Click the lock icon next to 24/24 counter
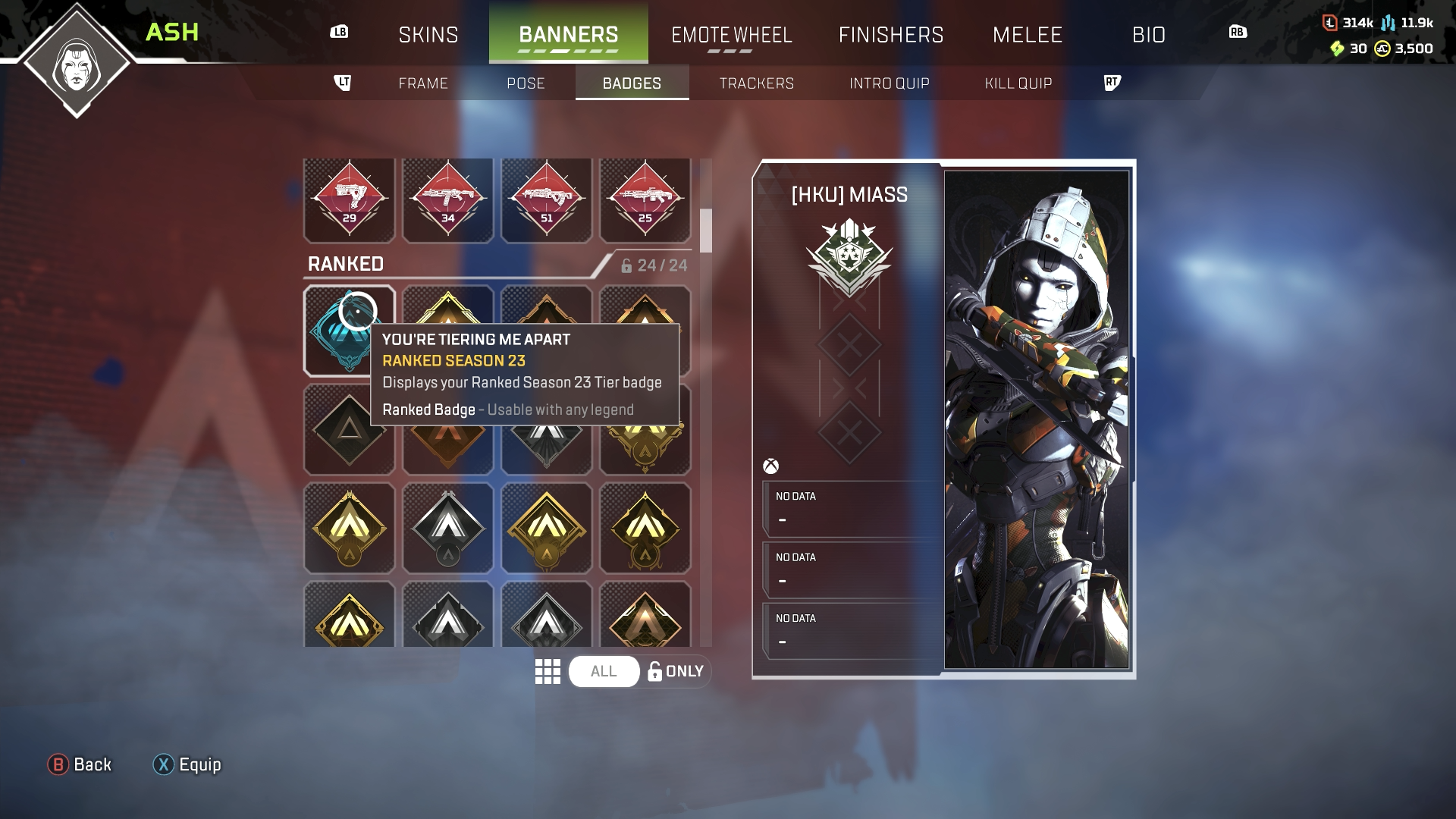Viewport: 1456px width, 819px height. click(626, 265)
